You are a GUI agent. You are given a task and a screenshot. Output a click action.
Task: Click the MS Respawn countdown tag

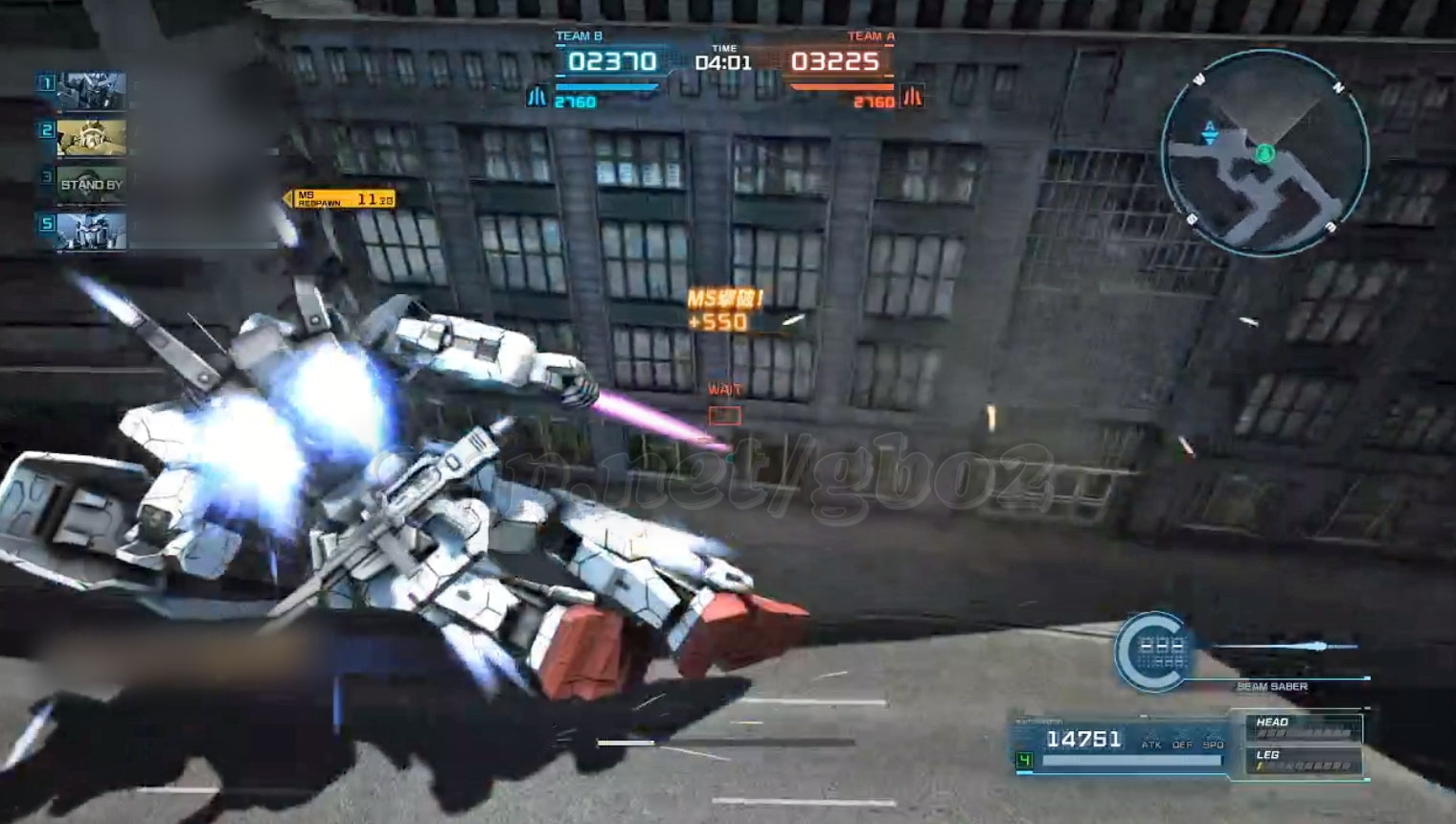point(343,198)
